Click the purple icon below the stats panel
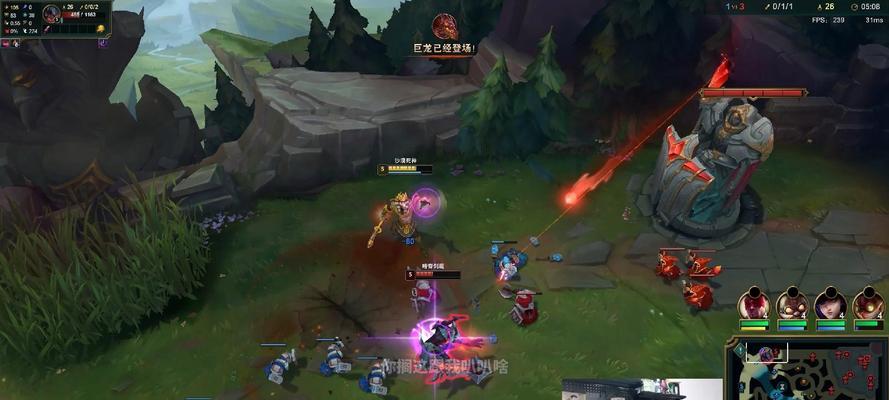Viewport: 889px width, 400px height. (103, 43)
